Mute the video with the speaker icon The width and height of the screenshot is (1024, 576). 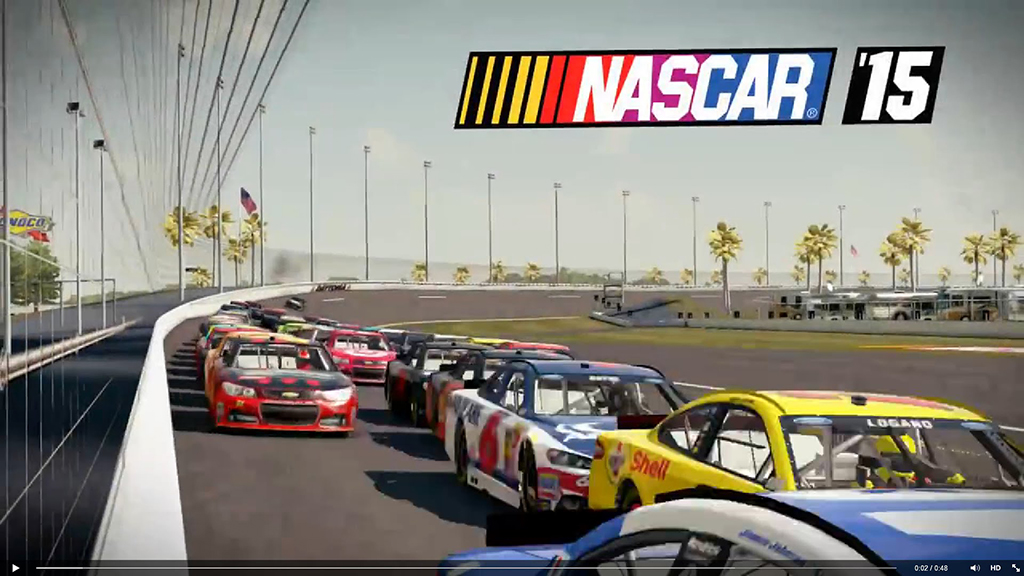pyautogui.click(x=974, y=568)
